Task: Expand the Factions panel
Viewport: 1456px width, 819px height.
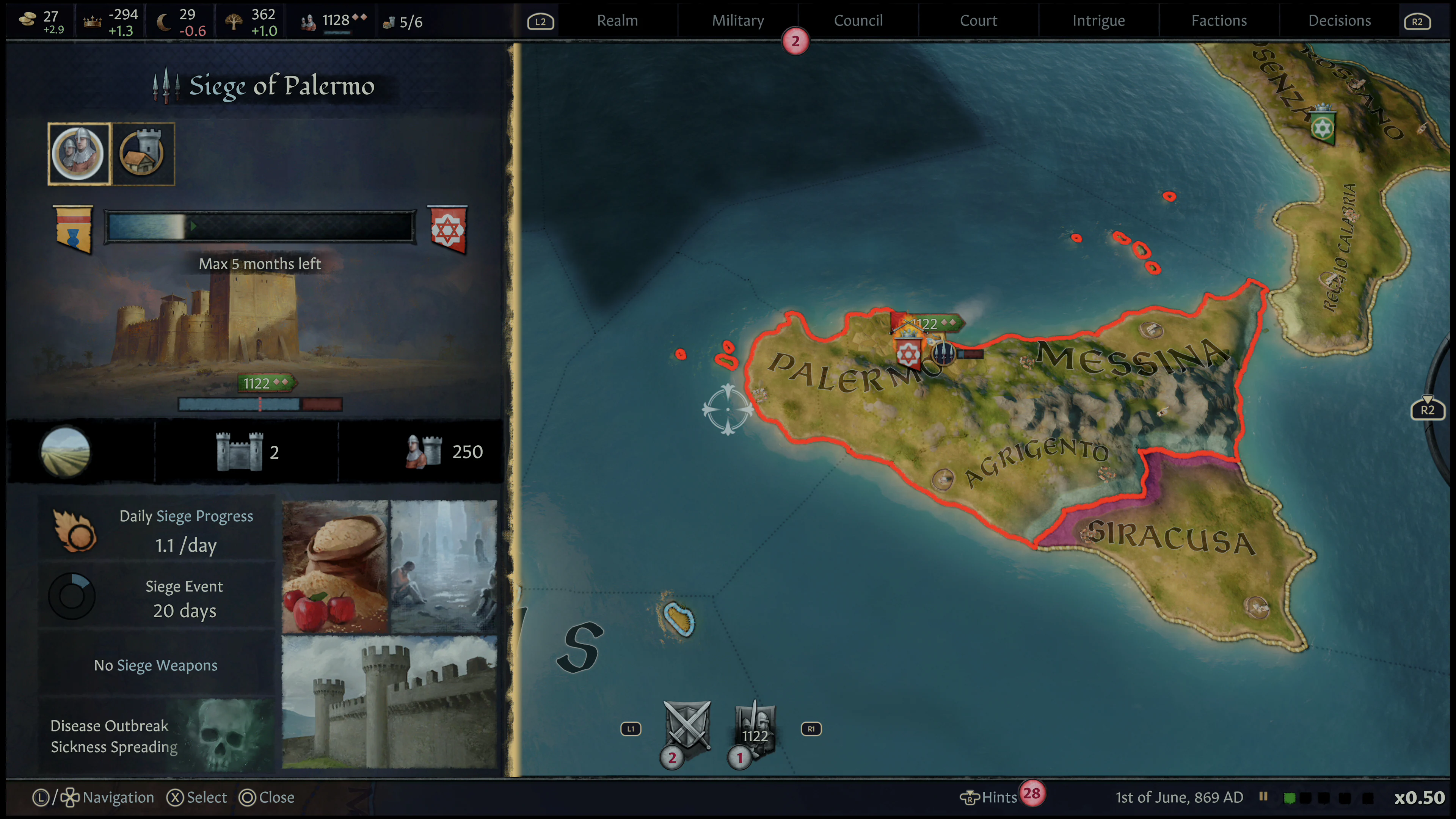Action: (1219, 20)
